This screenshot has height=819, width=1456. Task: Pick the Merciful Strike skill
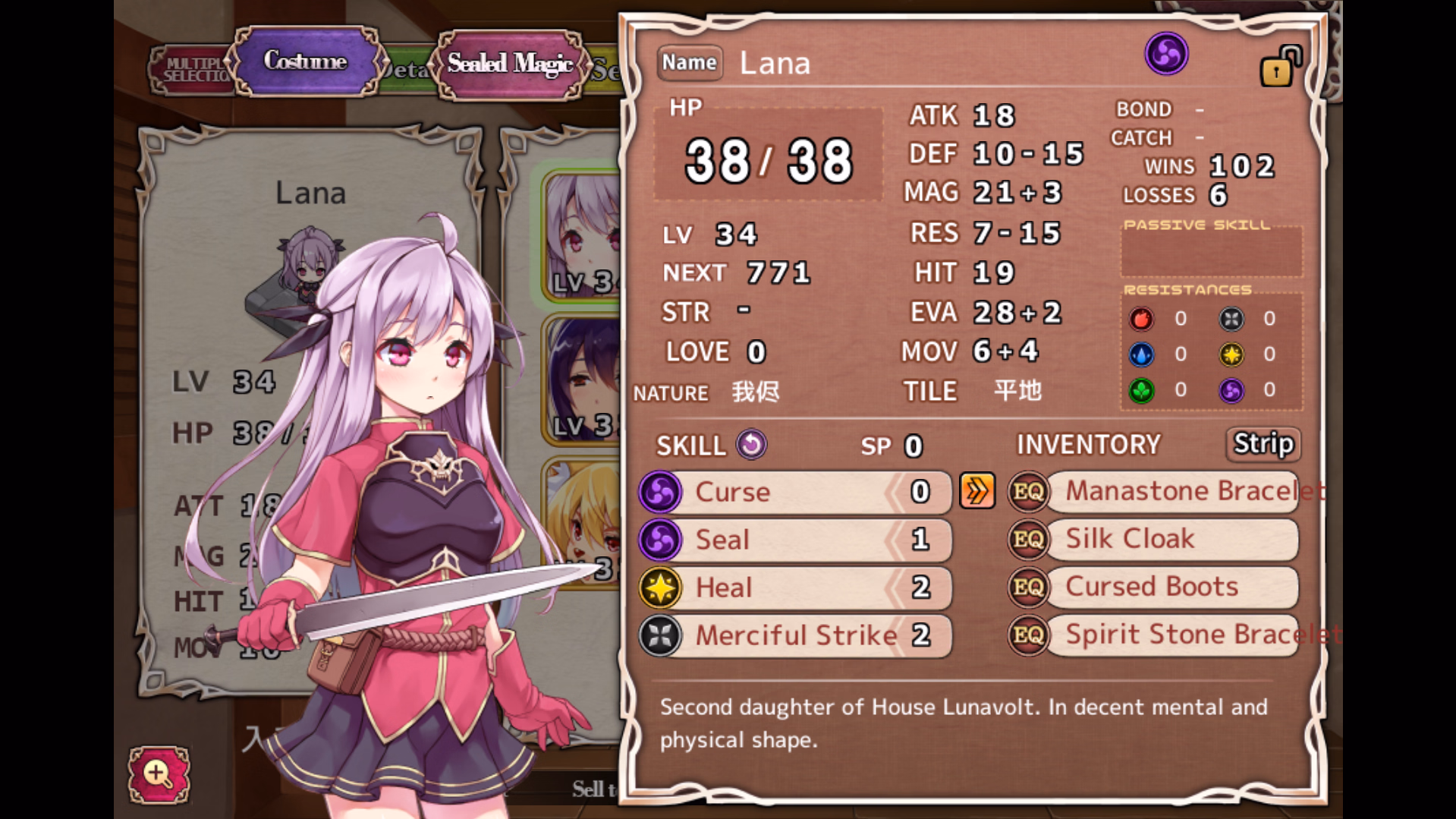pos(793,635)
